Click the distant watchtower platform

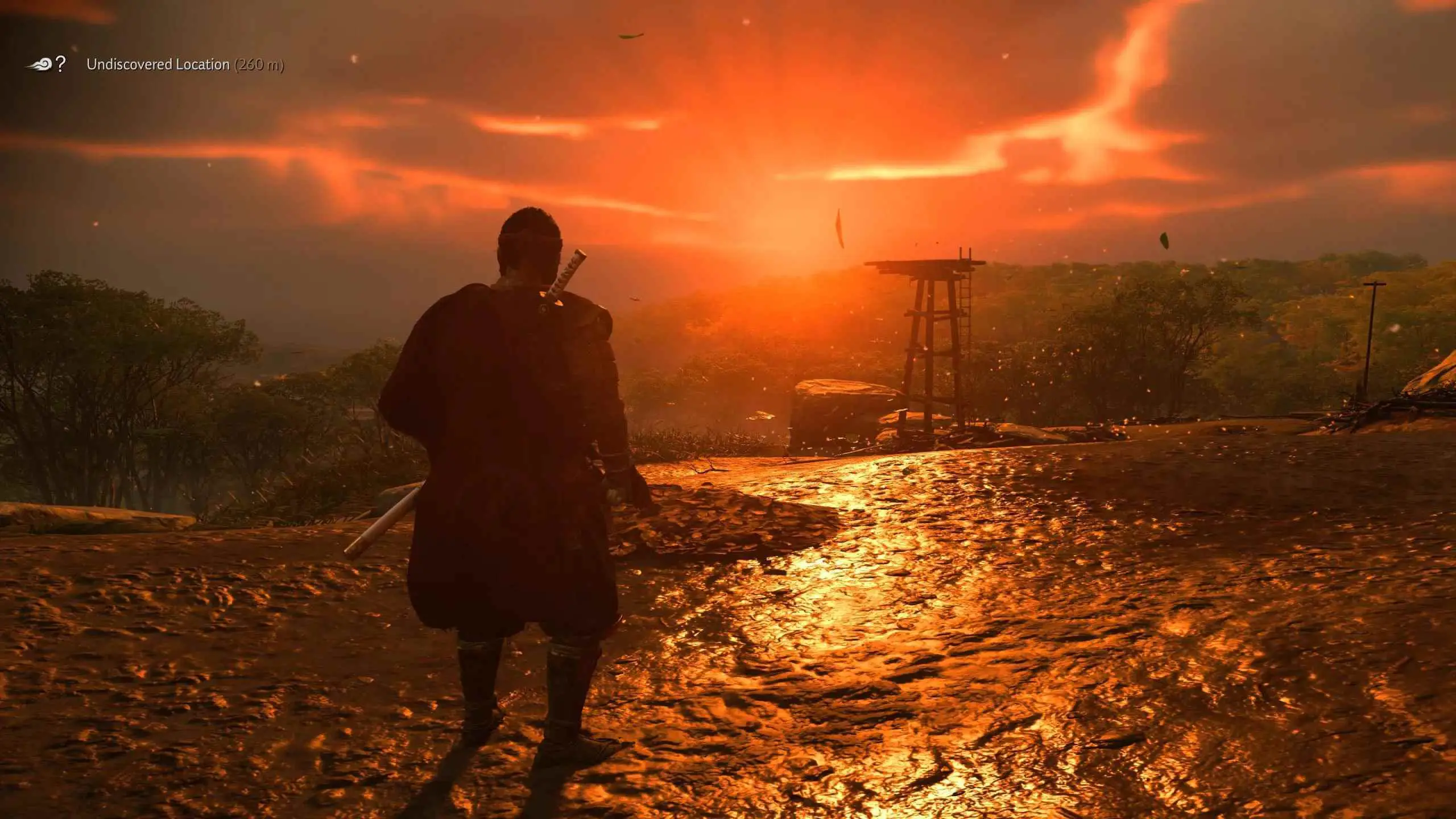click(921, 263)
